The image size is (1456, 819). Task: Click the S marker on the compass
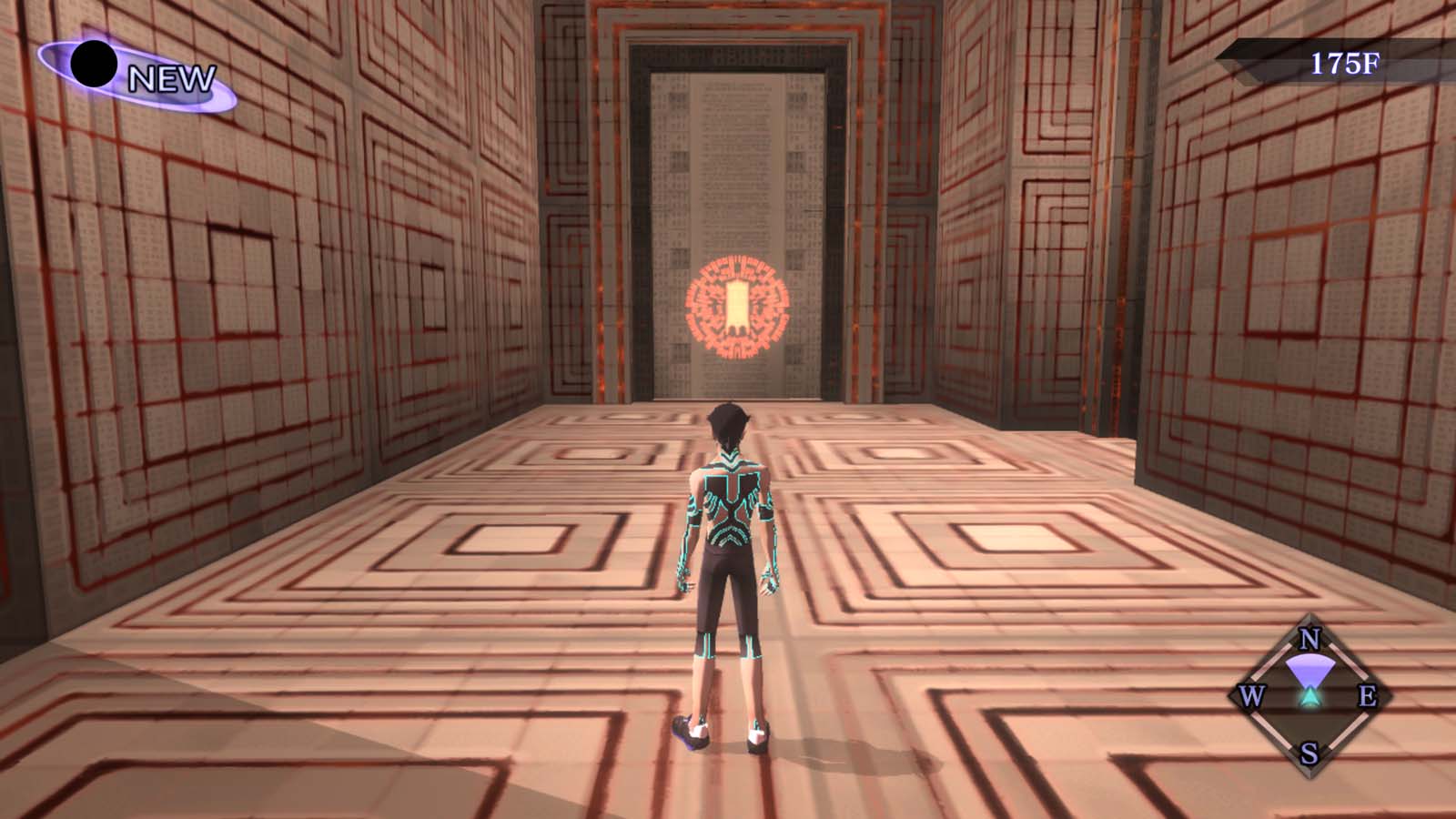pos(1308,753)
